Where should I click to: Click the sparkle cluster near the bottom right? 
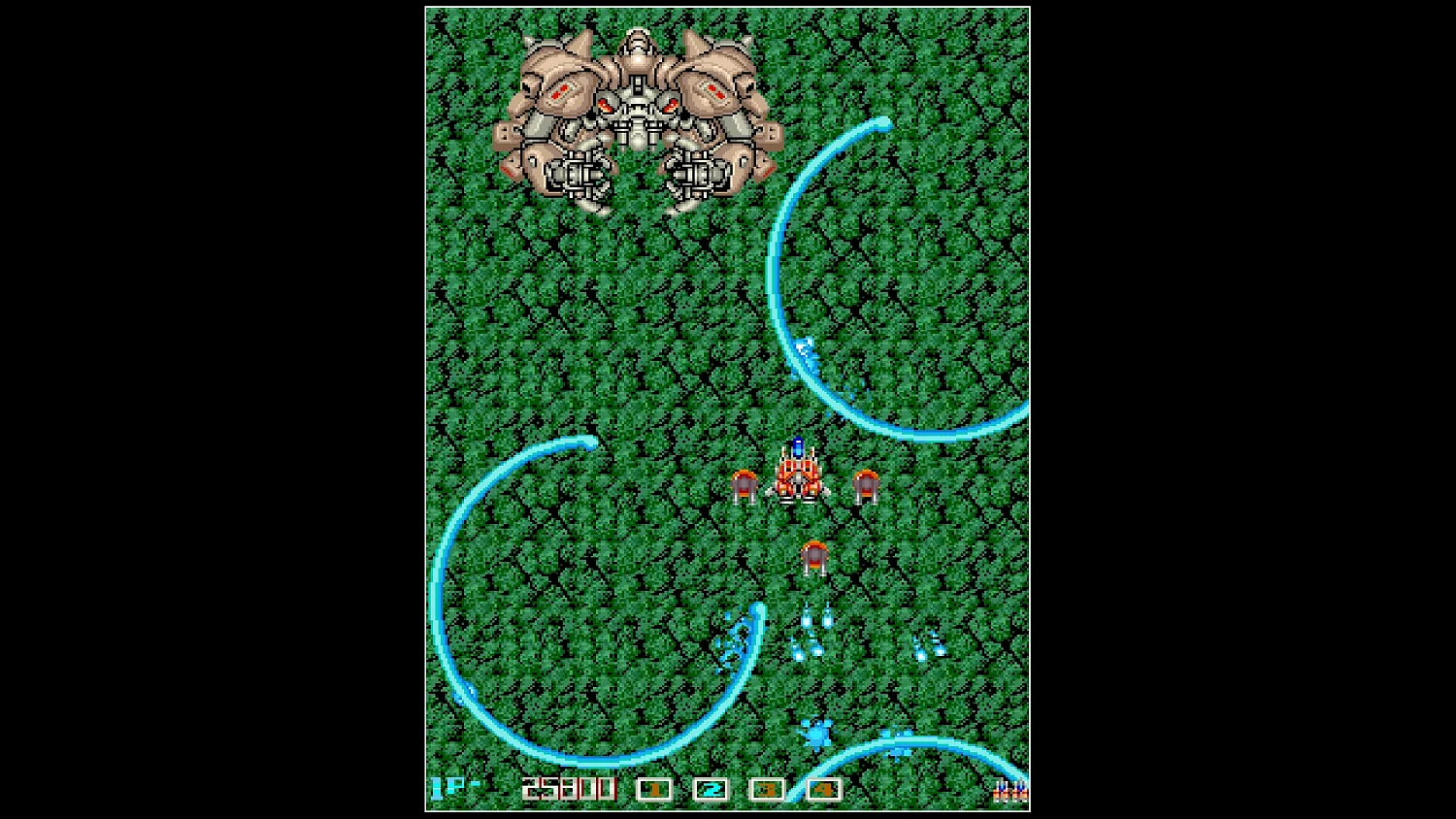[815, 733]
